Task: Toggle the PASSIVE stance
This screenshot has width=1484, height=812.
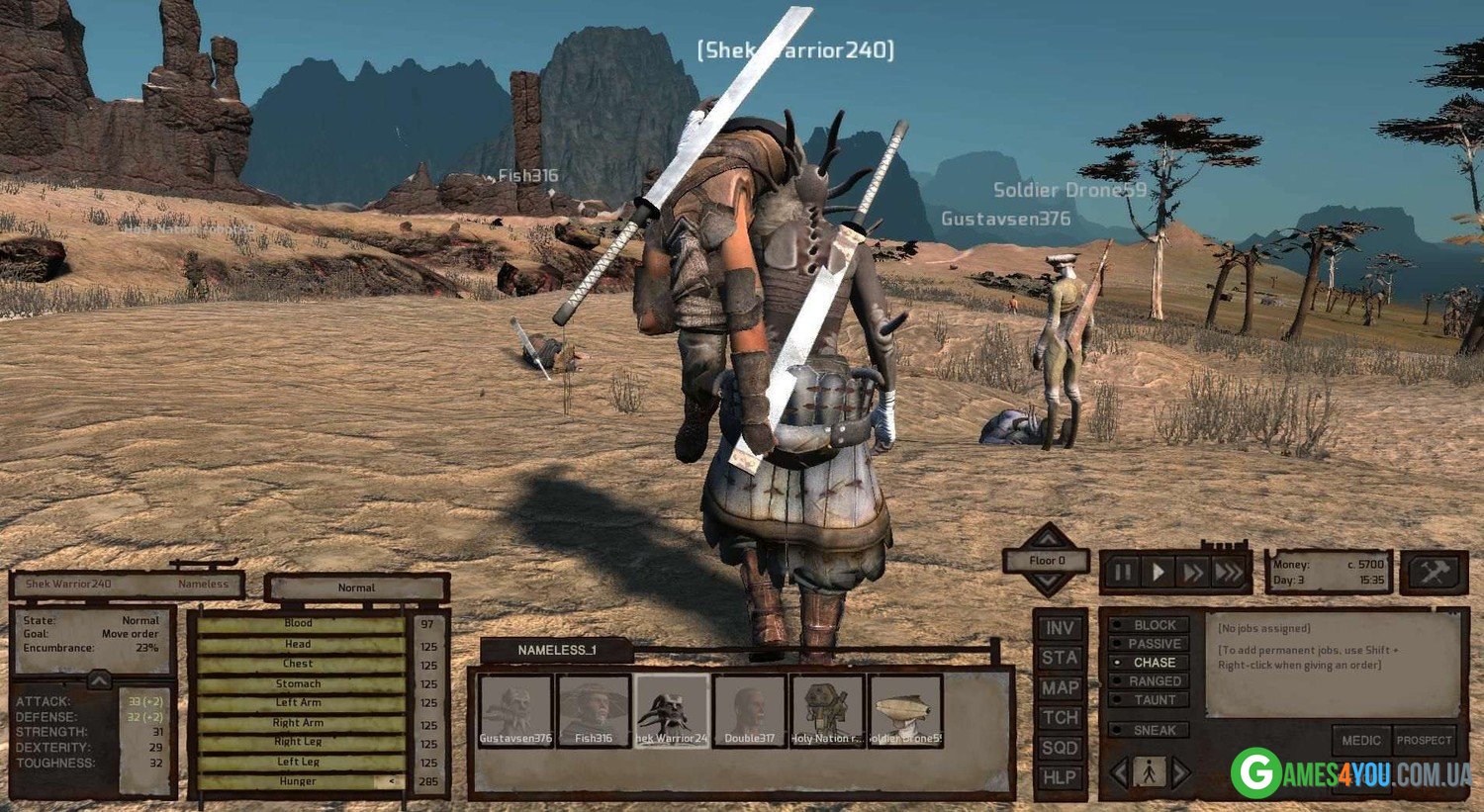Action: [1148, 644]
